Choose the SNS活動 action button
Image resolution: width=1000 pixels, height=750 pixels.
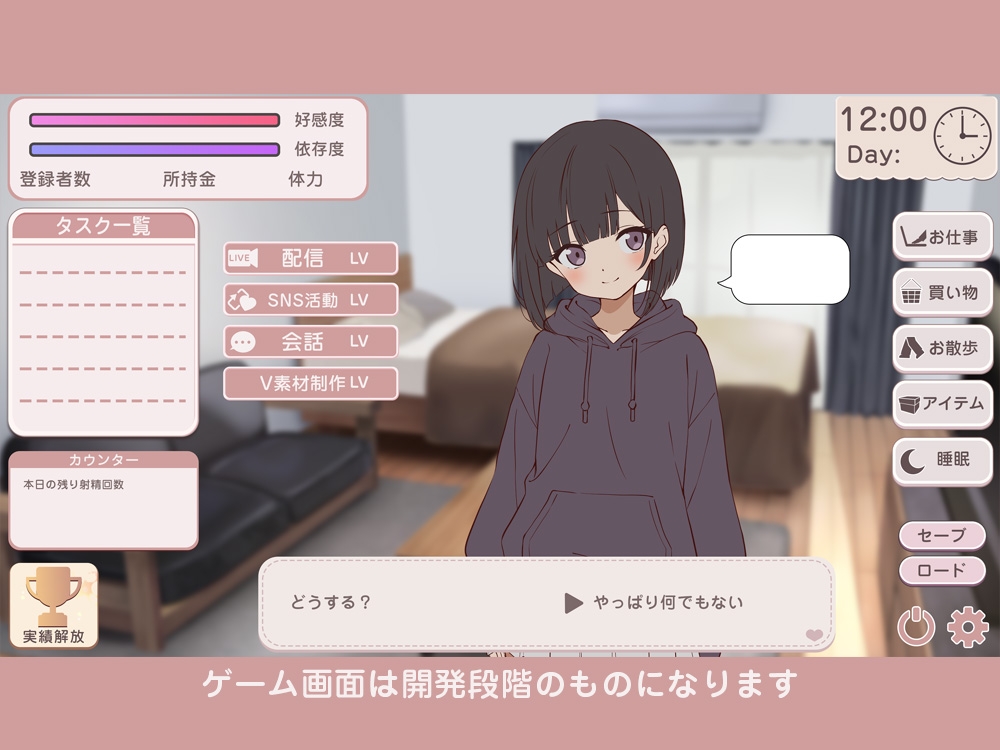click(x=310, y=299)
